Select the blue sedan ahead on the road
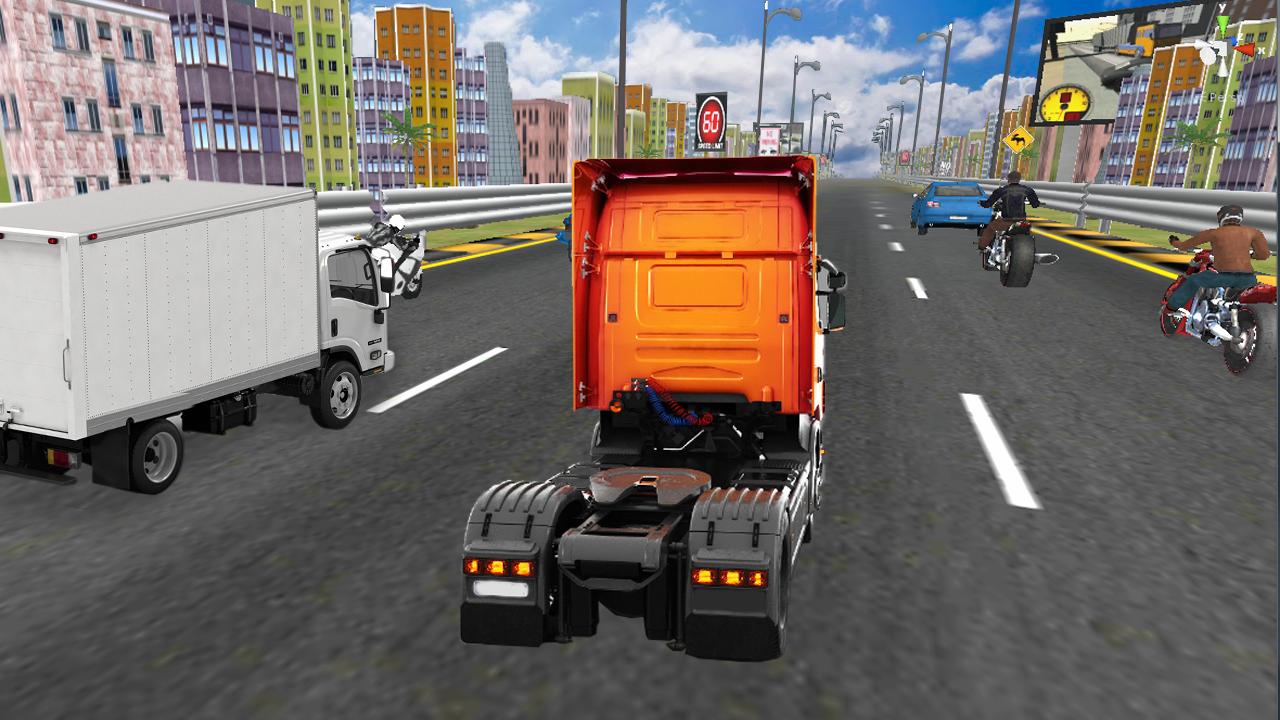The width and height of the screenshot is (1280, 720). coord(948,205)
